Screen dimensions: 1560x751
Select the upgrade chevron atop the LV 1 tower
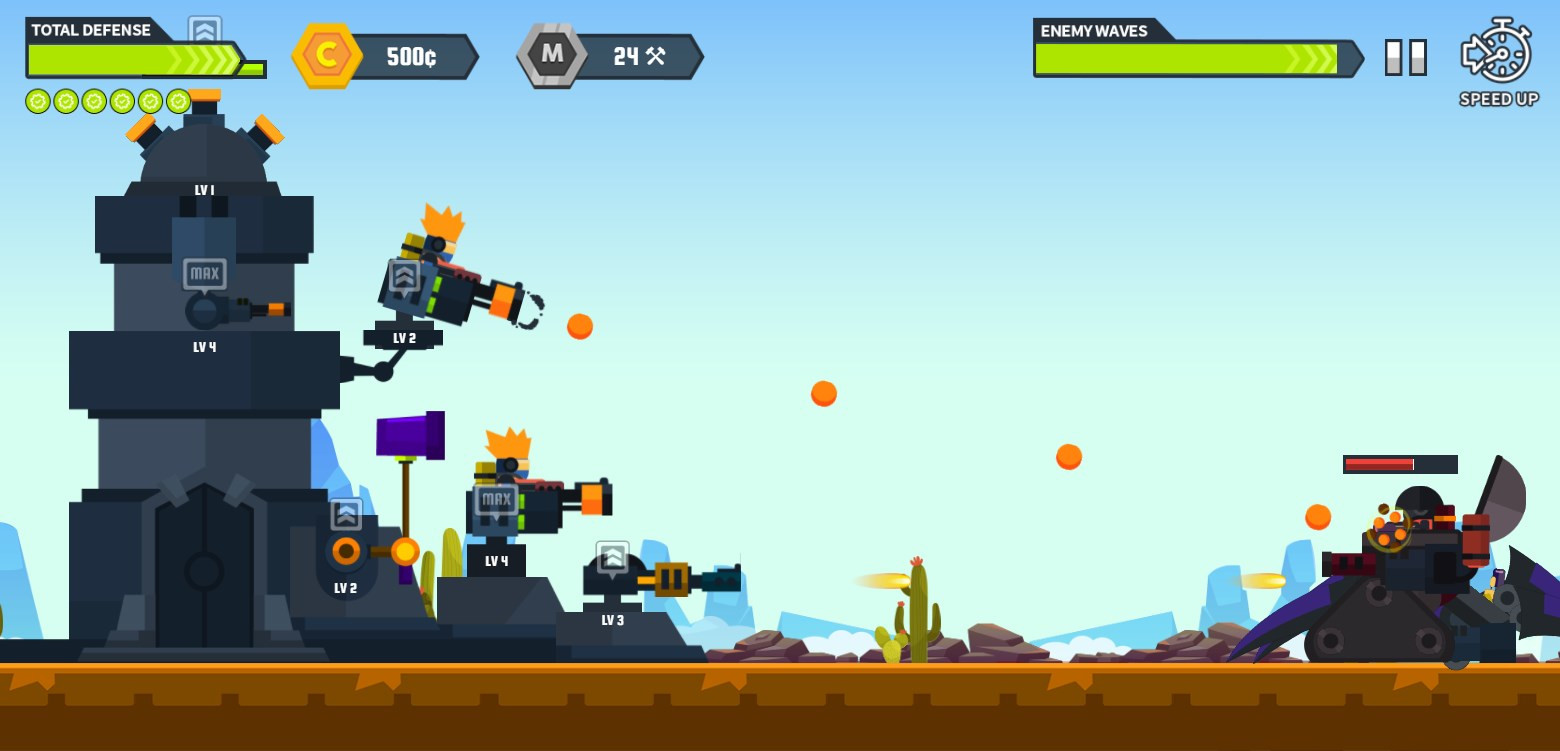(x=204, y=31)
